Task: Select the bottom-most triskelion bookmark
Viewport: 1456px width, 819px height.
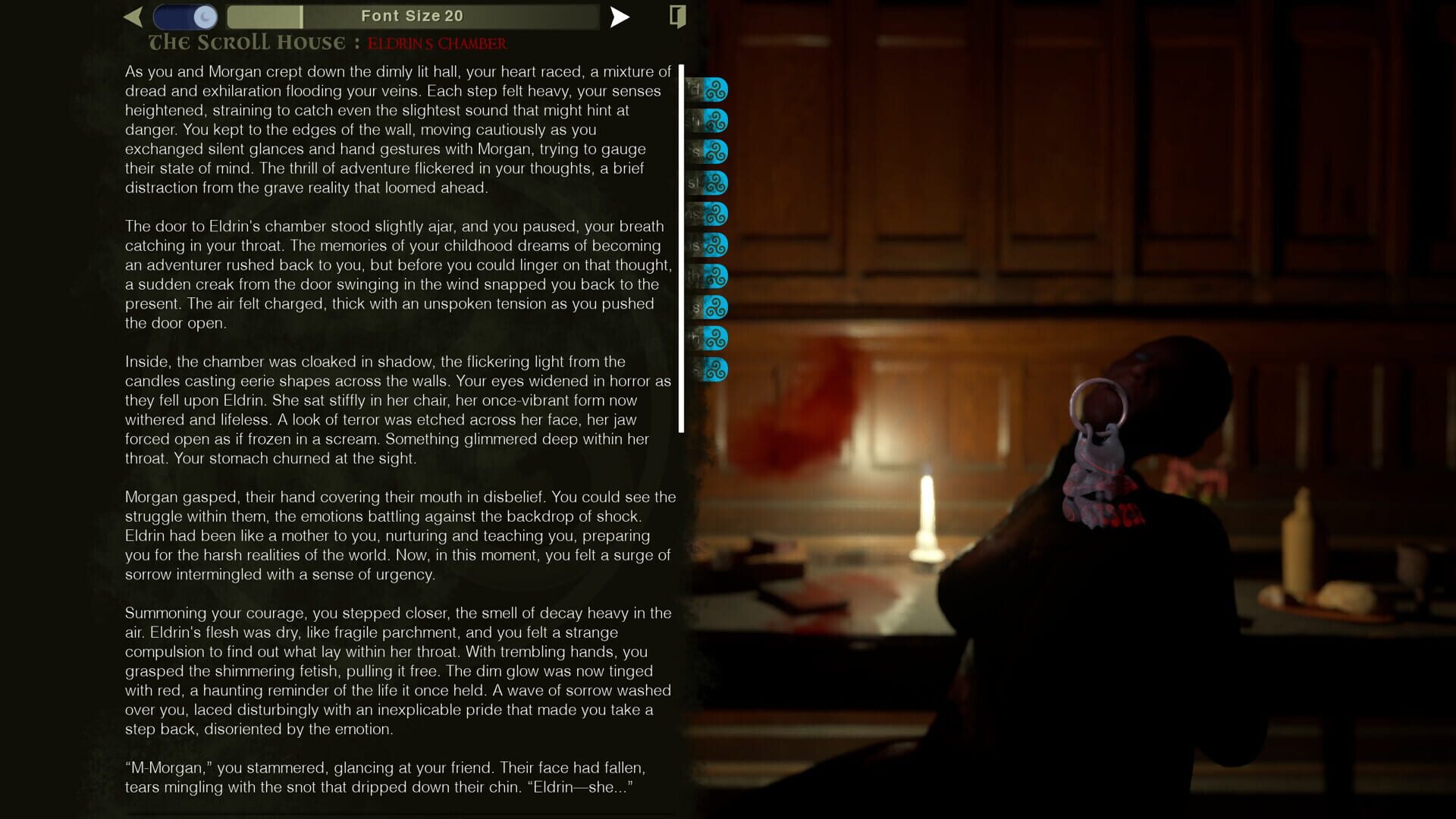Action: point(716,370)
